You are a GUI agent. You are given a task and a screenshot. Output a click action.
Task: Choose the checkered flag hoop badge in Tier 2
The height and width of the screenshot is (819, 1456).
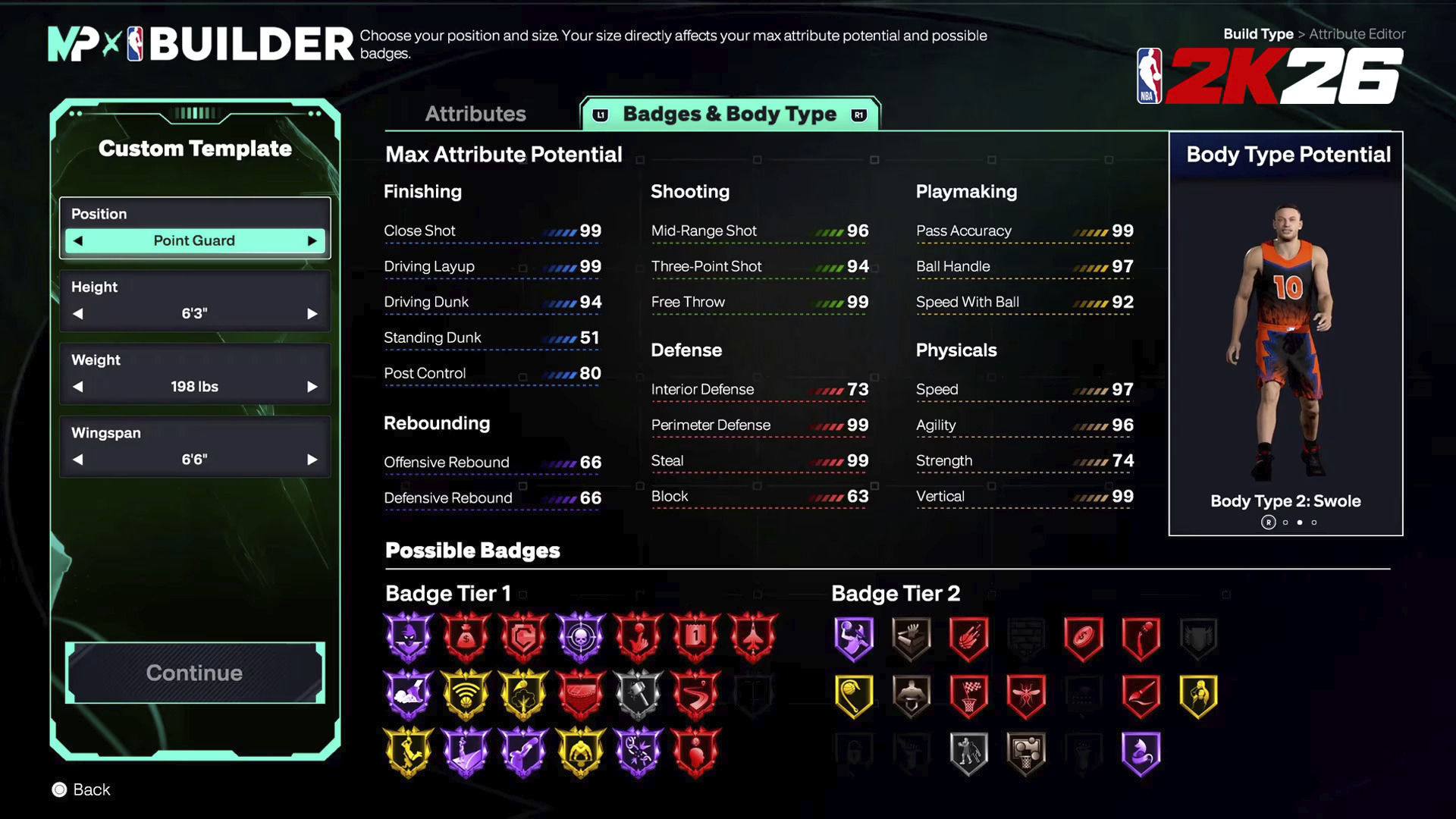[x=968, y=695]
